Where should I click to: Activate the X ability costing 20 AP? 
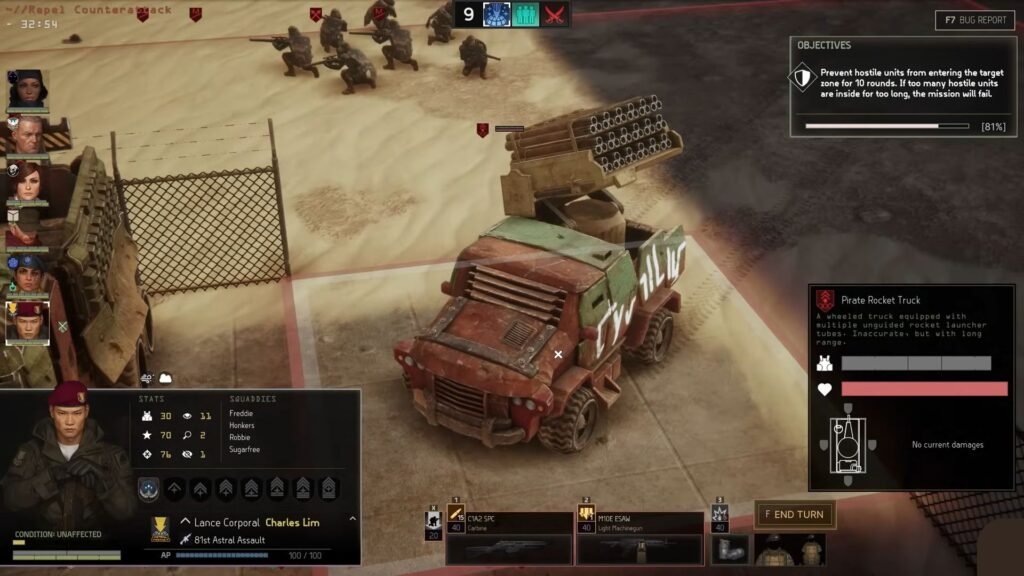tap(433, 522)
